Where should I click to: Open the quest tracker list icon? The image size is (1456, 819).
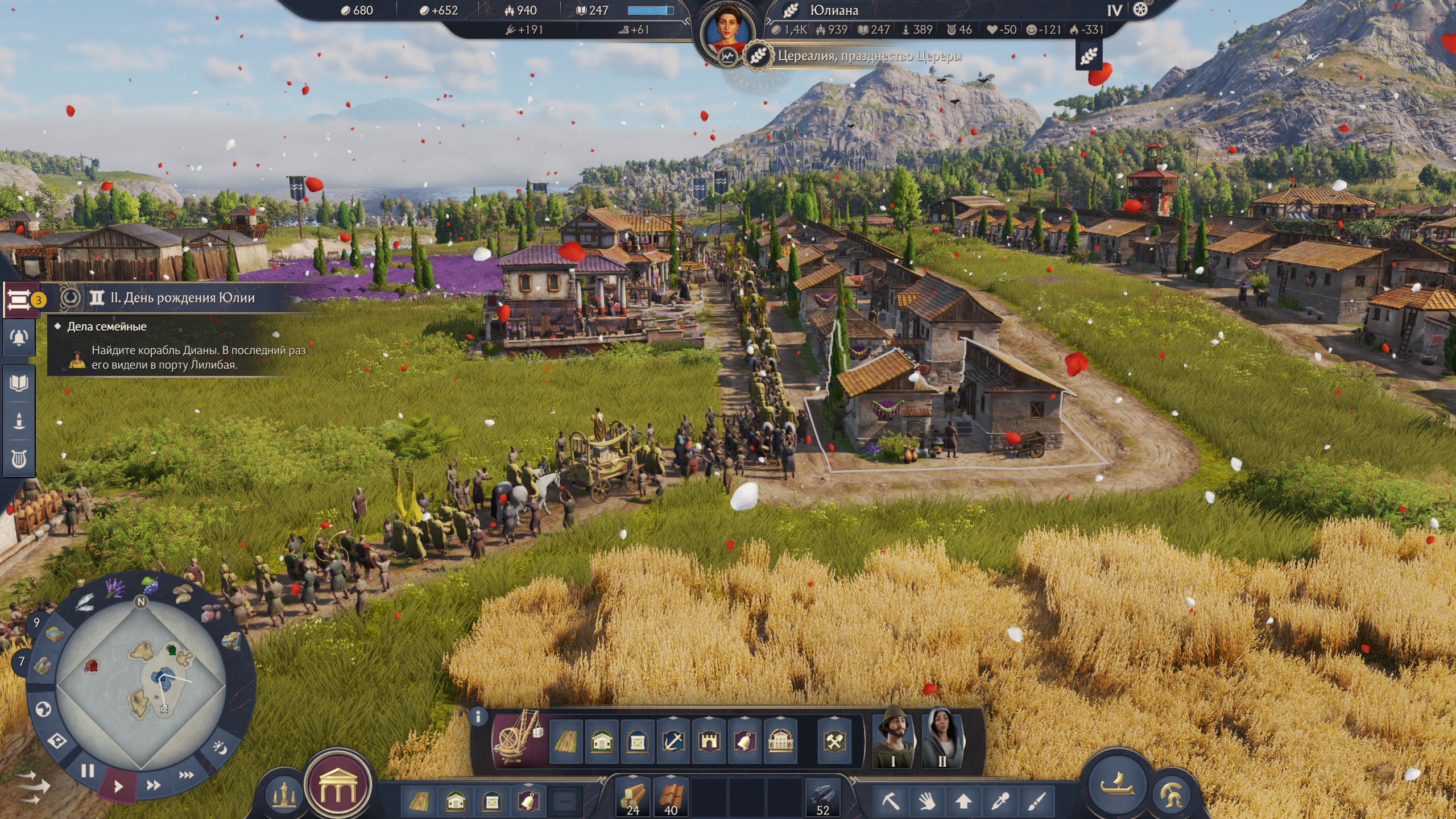[19, 298]
